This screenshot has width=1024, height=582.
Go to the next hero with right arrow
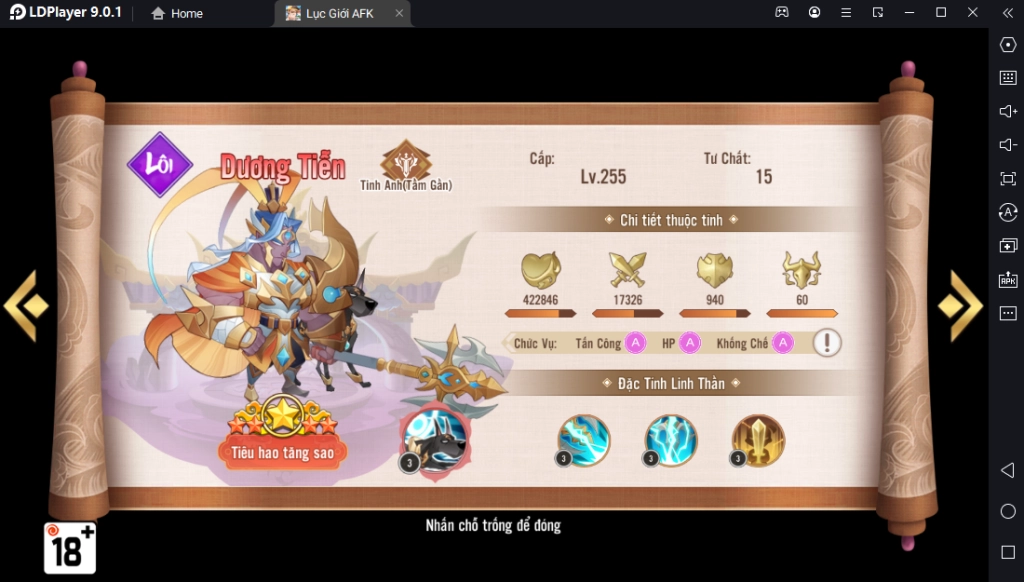tap(962, 305)
